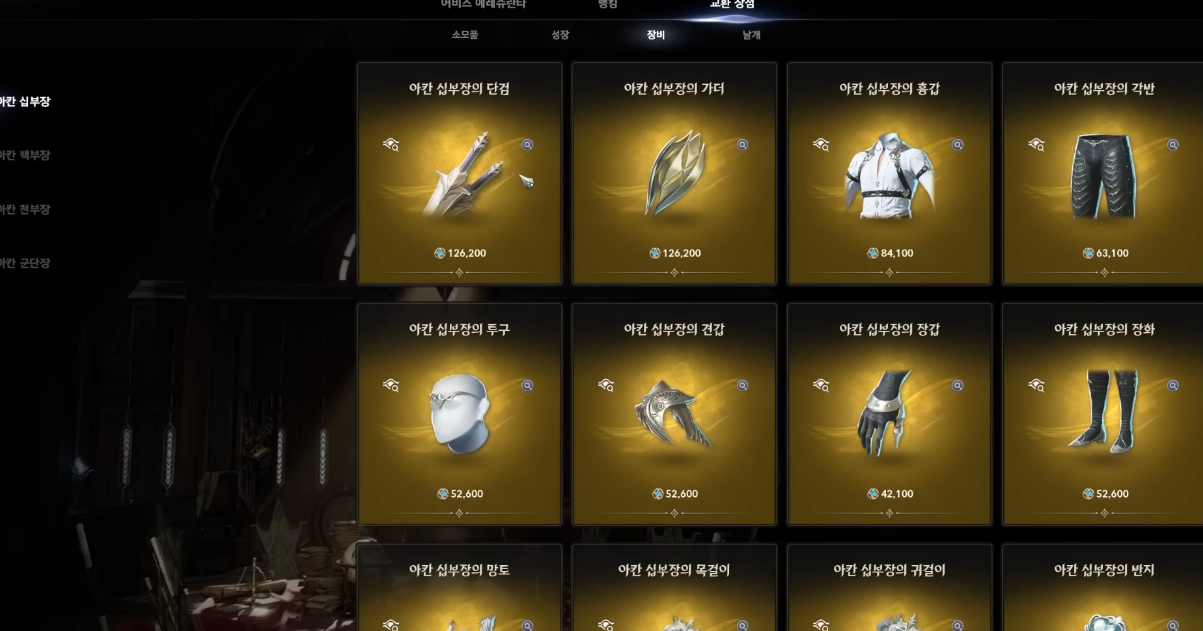
Task: Choose the 아칸 십부장의 투구 helmet card
Action: [459, 414]
